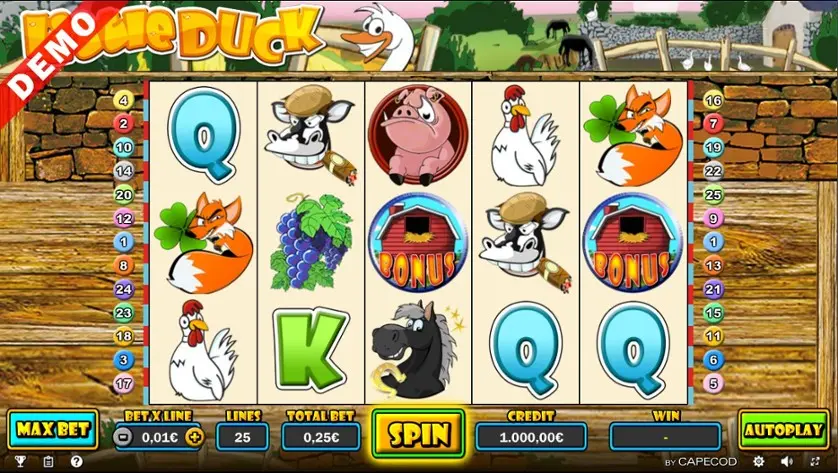Start AUTOPLAY mode
The height and width of the screenshot is (473, 838).
coord(783,430)
